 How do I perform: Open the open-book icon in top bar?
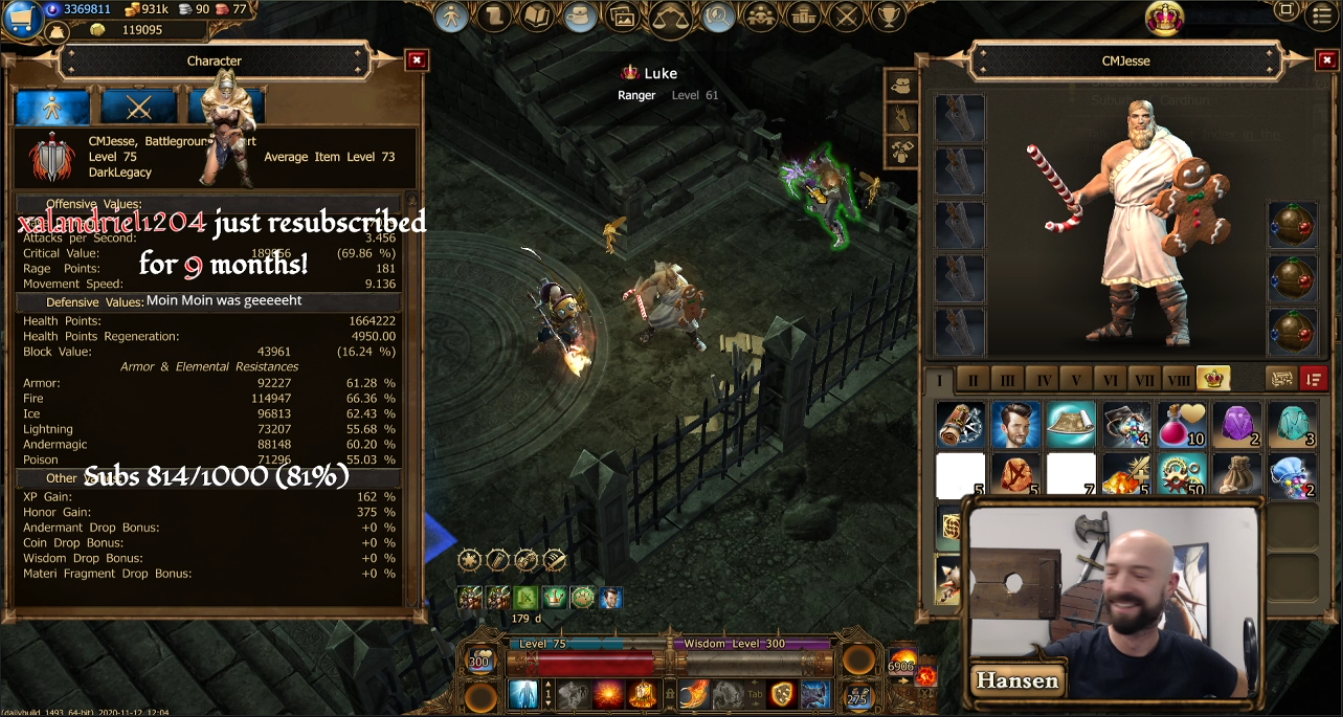click(x=537, y=16)
